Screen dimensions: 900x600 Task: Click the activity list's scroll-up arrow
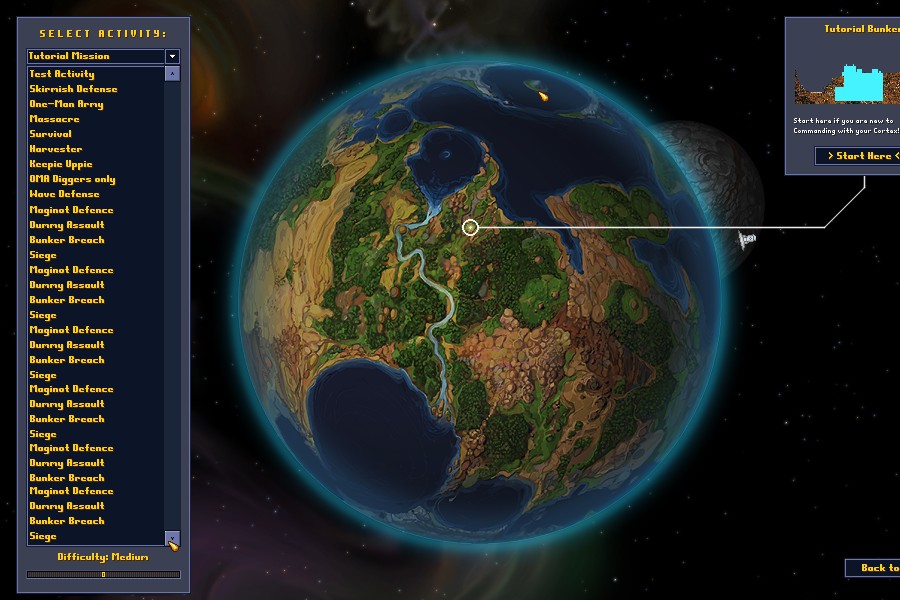[172, 74]
